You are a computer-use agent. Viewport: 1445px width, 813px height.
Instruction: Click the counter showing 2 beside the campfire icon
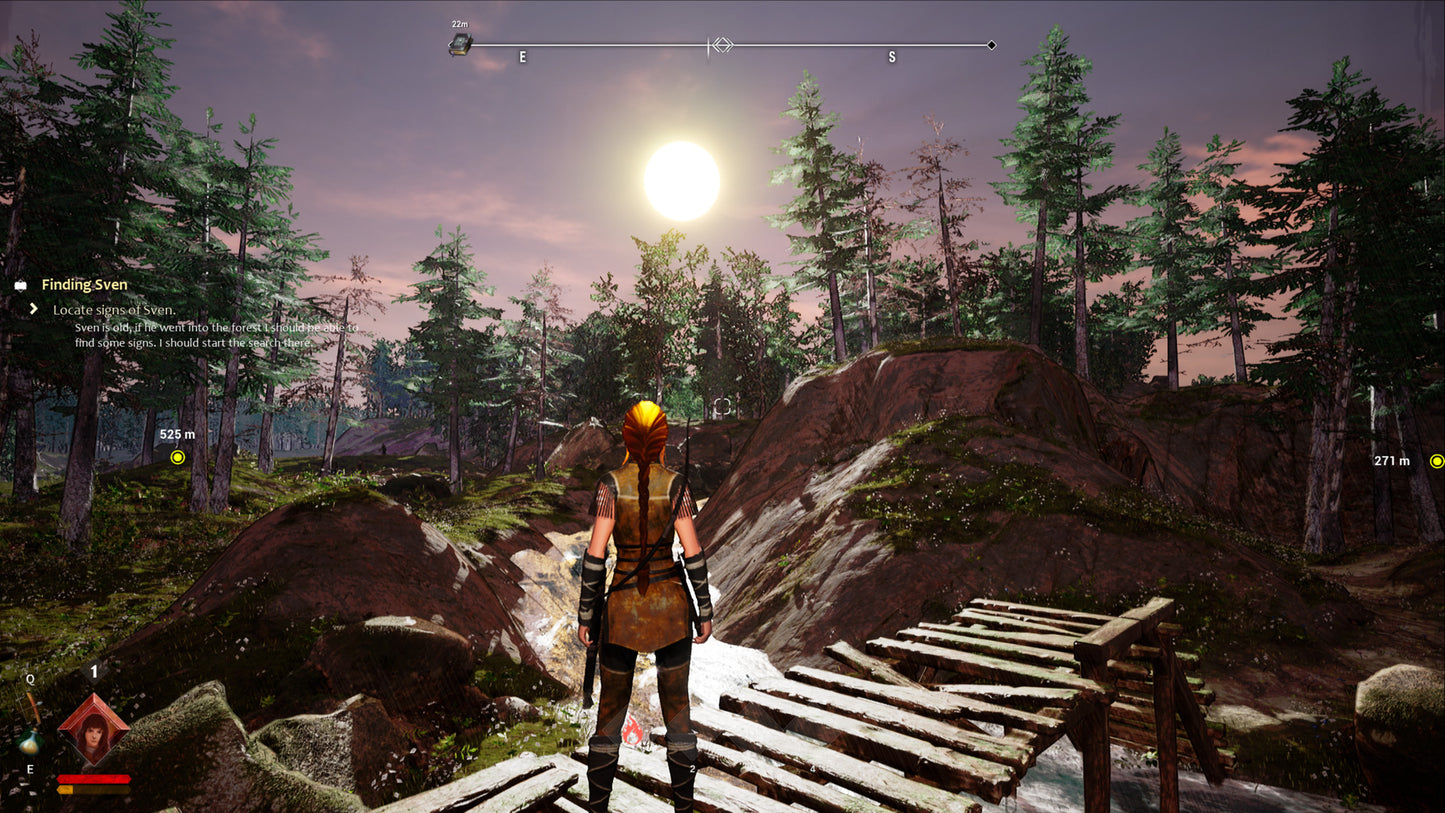tap(691, 768)
